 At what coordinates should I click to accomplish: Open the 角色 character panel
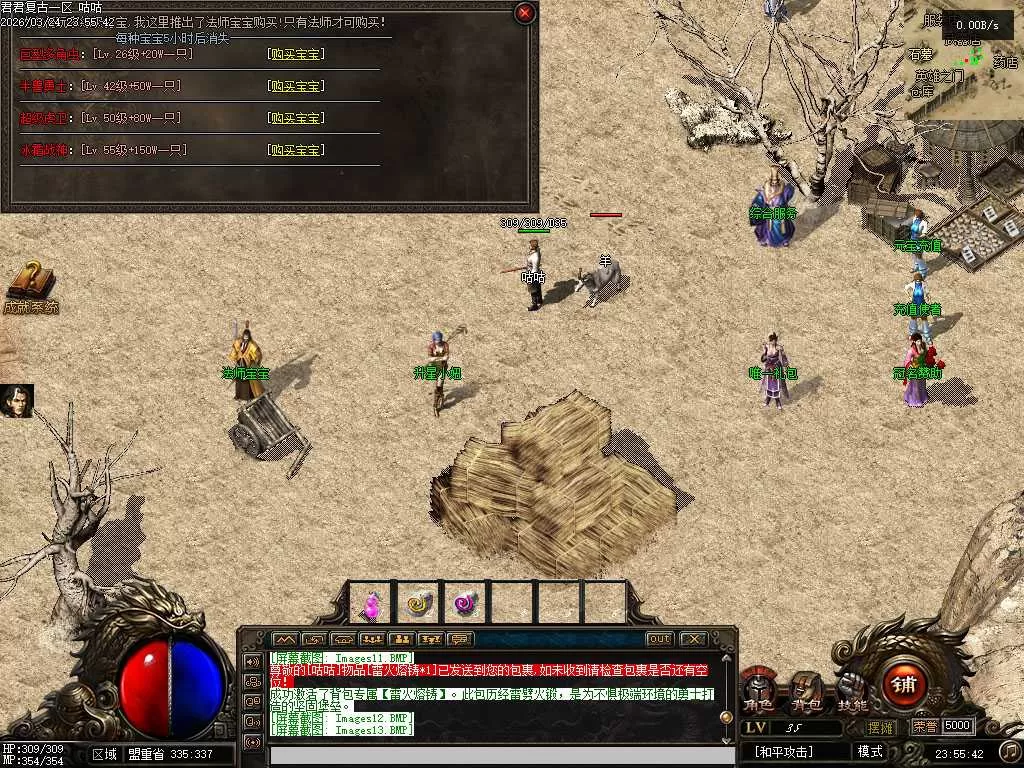[x=757, y=691]
